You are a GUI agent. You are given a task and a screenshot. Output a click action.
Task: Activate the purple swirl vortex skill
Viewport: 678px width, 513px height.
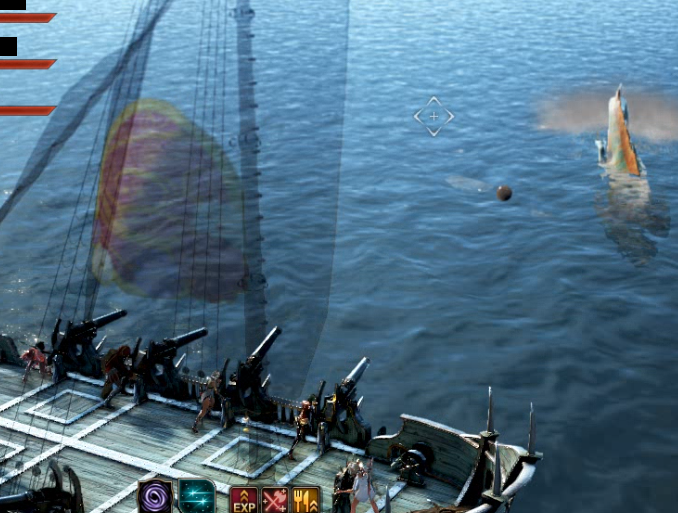155,496
